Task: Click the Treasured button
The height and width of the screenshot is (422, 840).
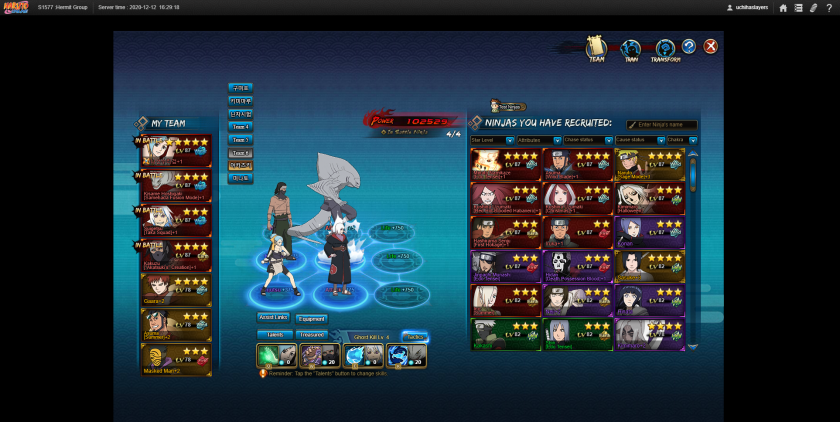Action: [x=311, y=334]
